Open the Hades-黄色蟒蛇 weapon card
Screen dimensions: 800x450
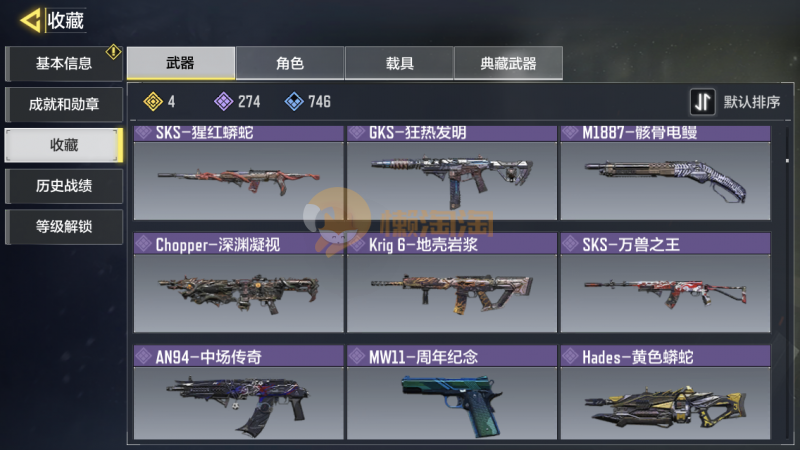click(x=665, y=393)
